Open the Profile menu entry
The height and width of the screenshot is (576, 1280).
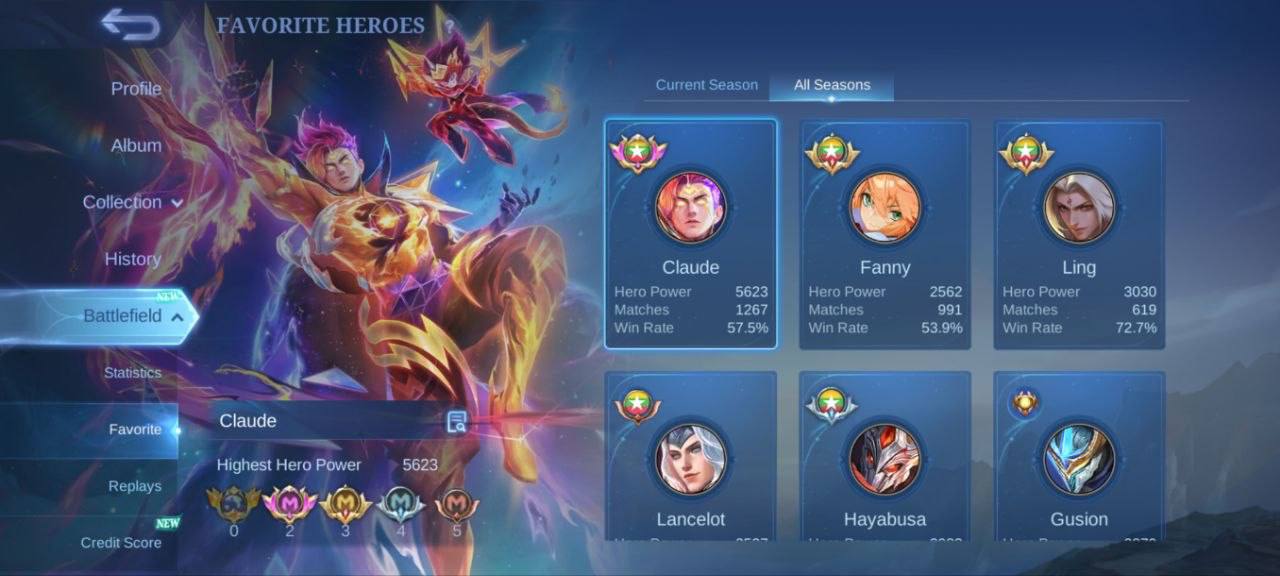coord(136,89)
